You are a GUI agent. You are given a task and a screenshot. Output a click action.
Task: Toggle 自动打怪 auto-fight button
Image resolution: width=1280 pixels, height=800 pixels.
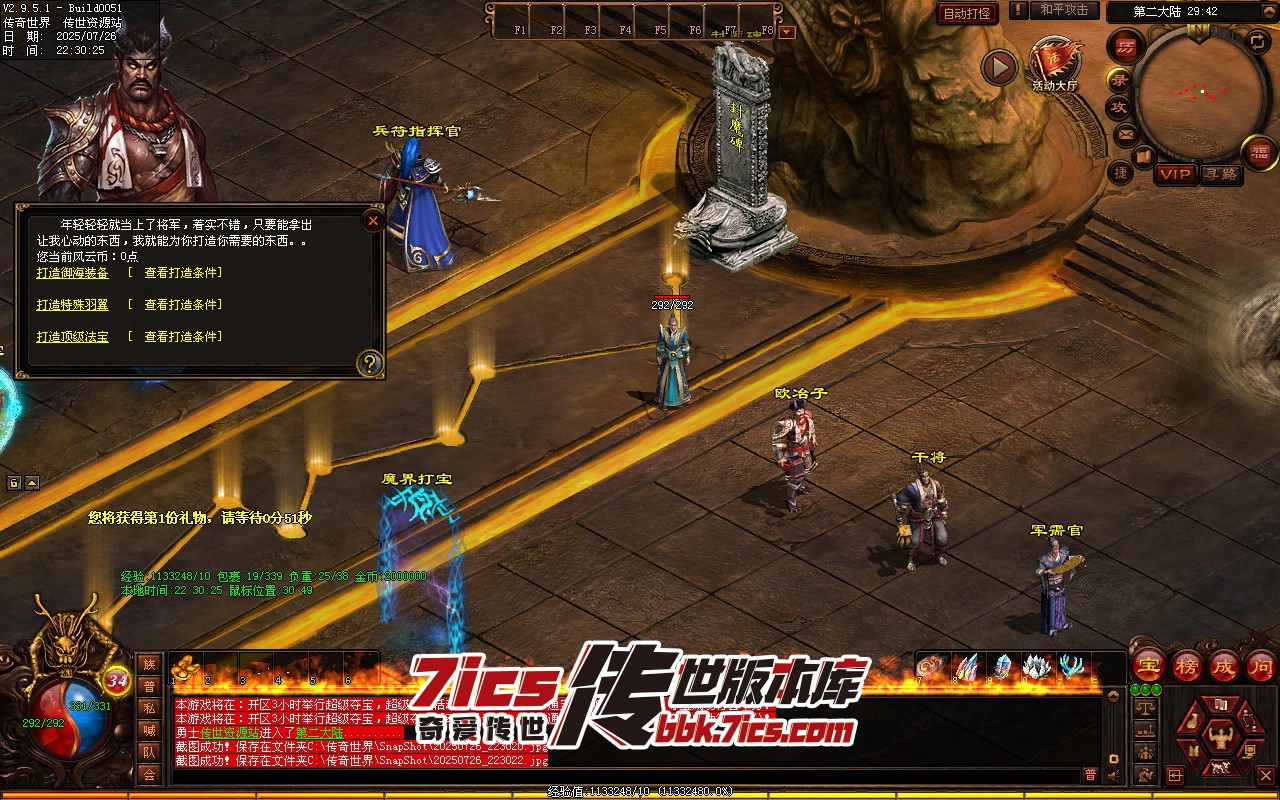point(967,14)
